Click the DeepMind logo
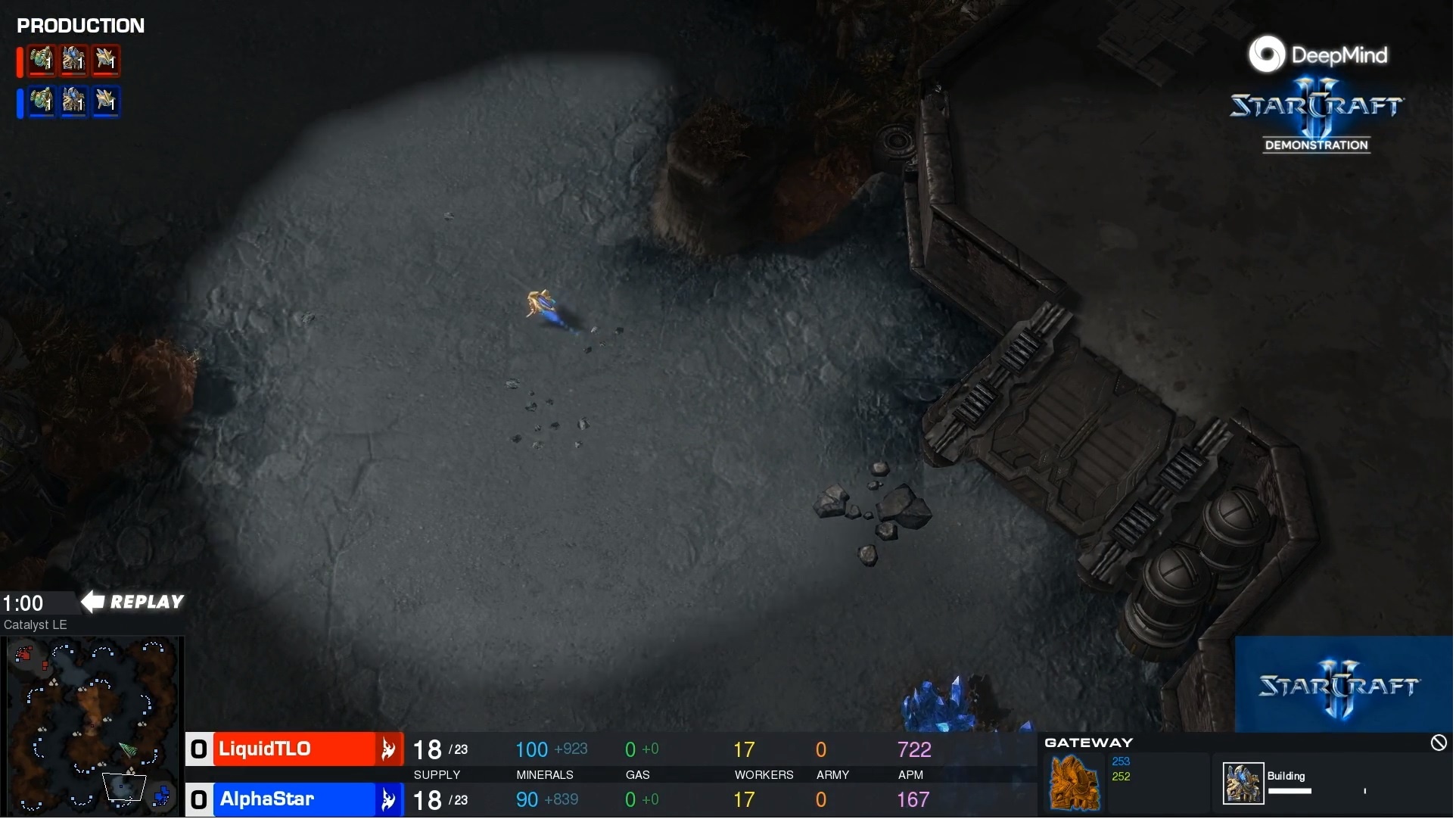This screenshot has height=819, width=1456. (x=1268, y=54)
